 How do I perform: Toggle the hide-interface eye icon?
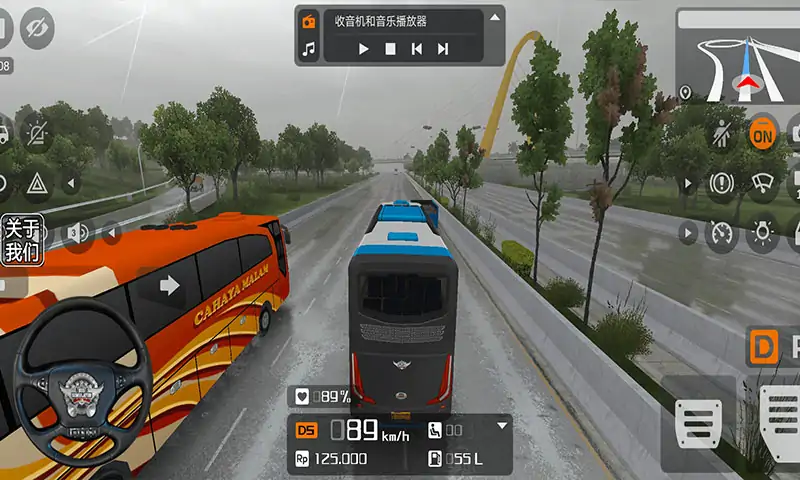(x=37, y=27)
